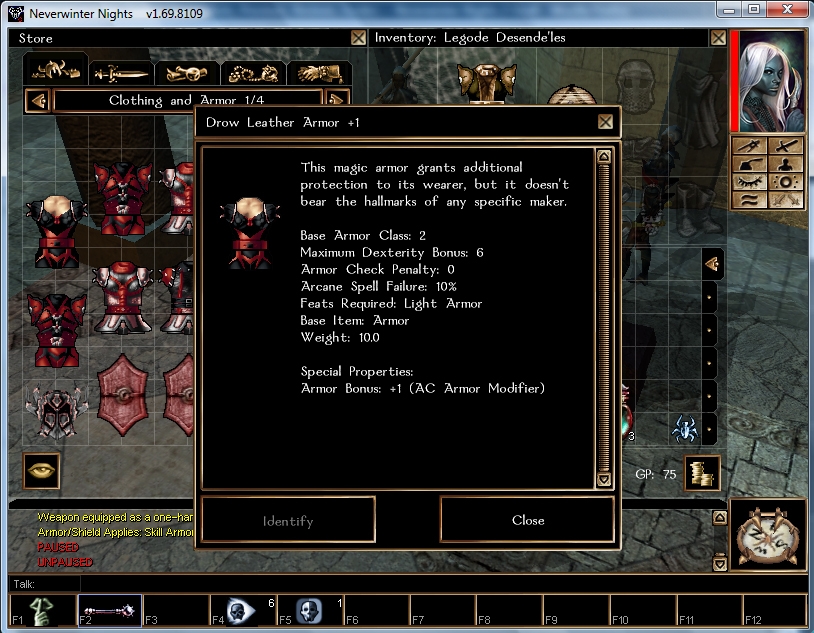Close the Store panel
This screenshot has width=814, height=633.
pos(358,38)
